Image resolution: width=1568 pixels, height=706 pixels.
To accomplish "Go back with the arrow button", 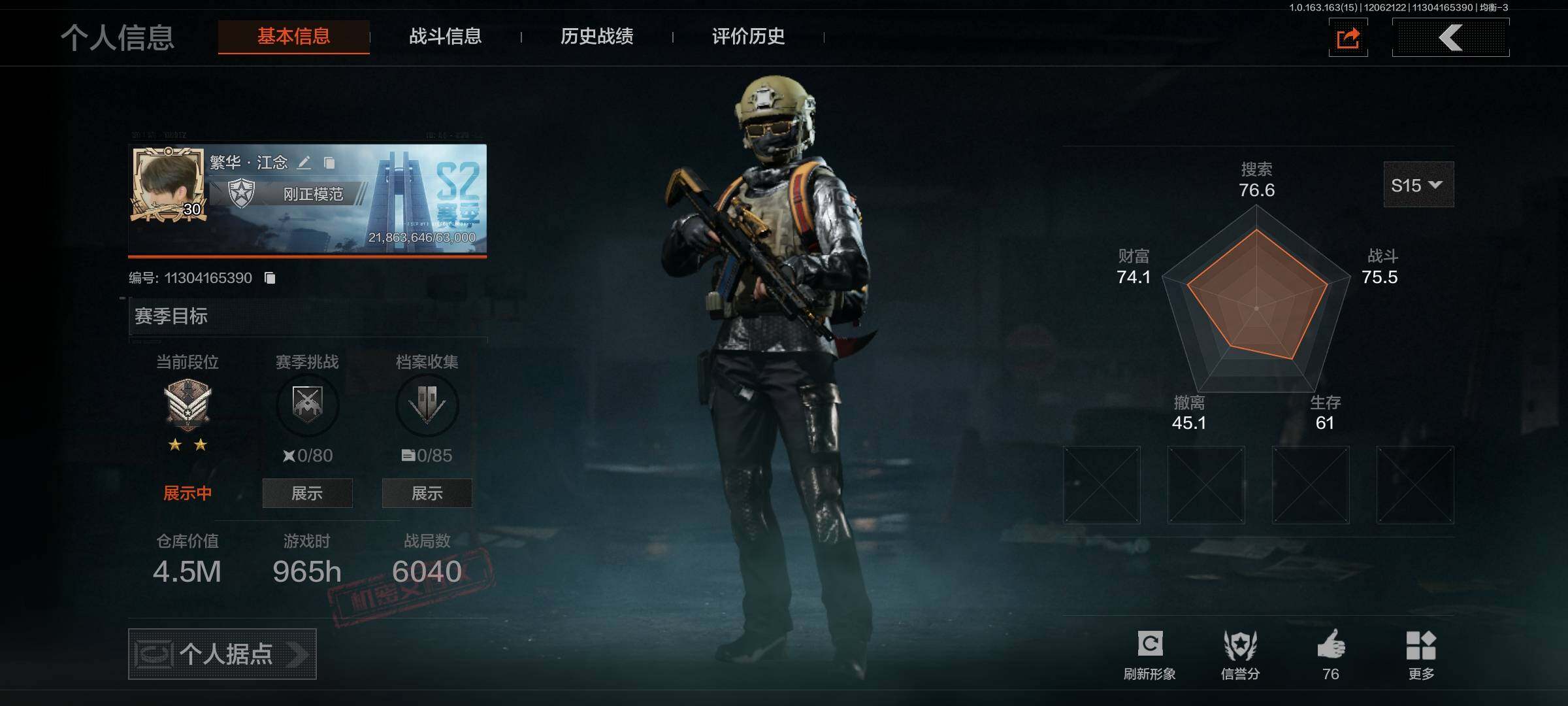I will pos(1450,38).
